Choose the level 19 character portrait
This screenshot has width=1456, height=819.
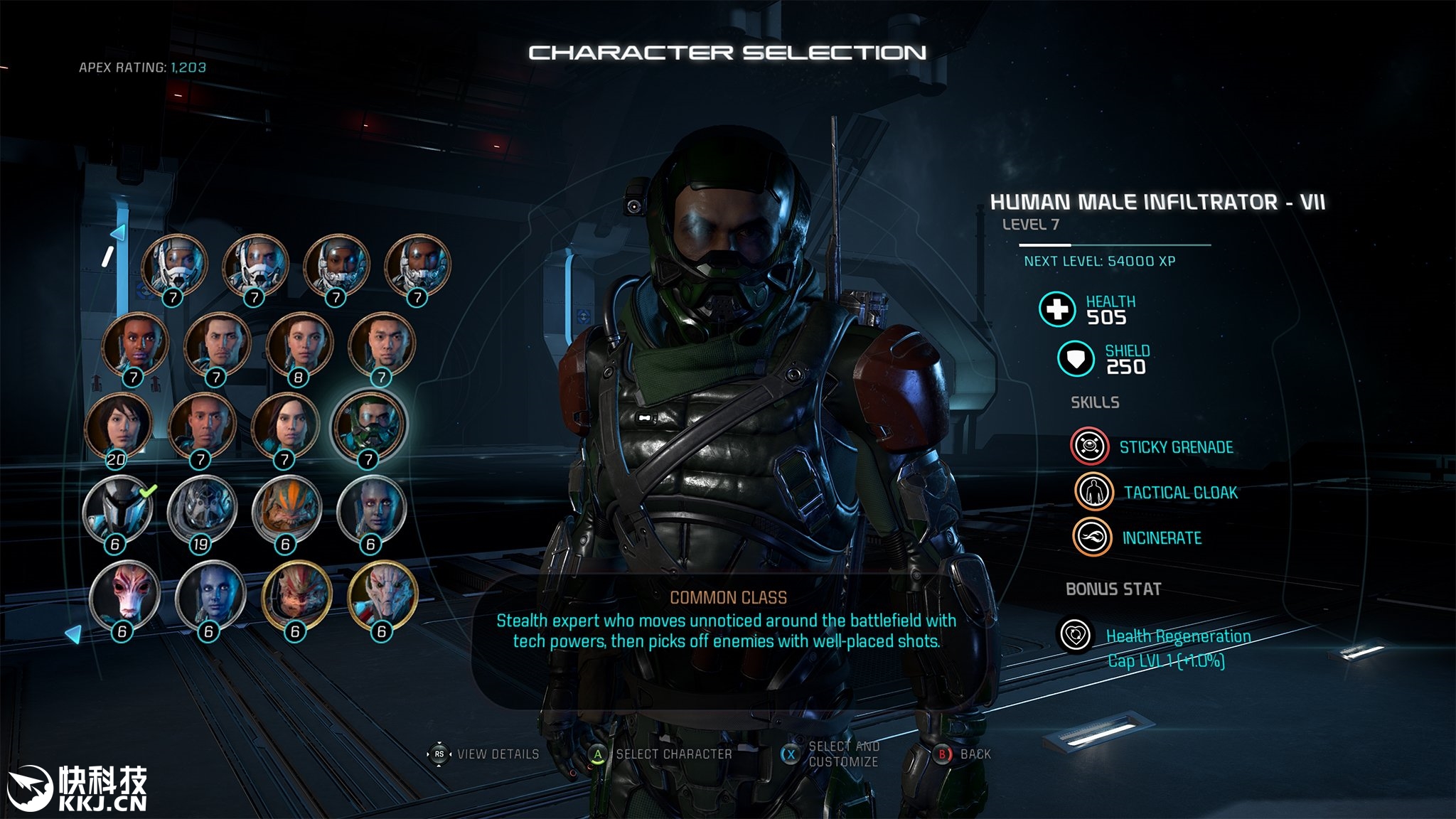[x=203, y=510]
